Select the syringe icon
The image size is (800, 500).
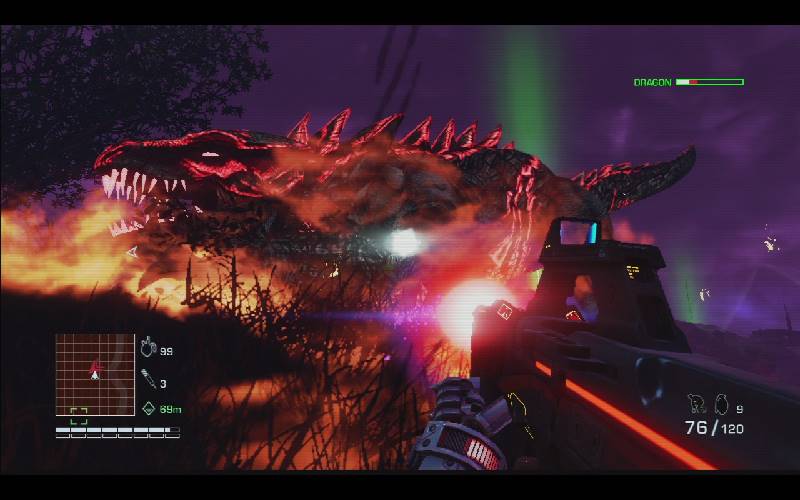pos(148,380)
